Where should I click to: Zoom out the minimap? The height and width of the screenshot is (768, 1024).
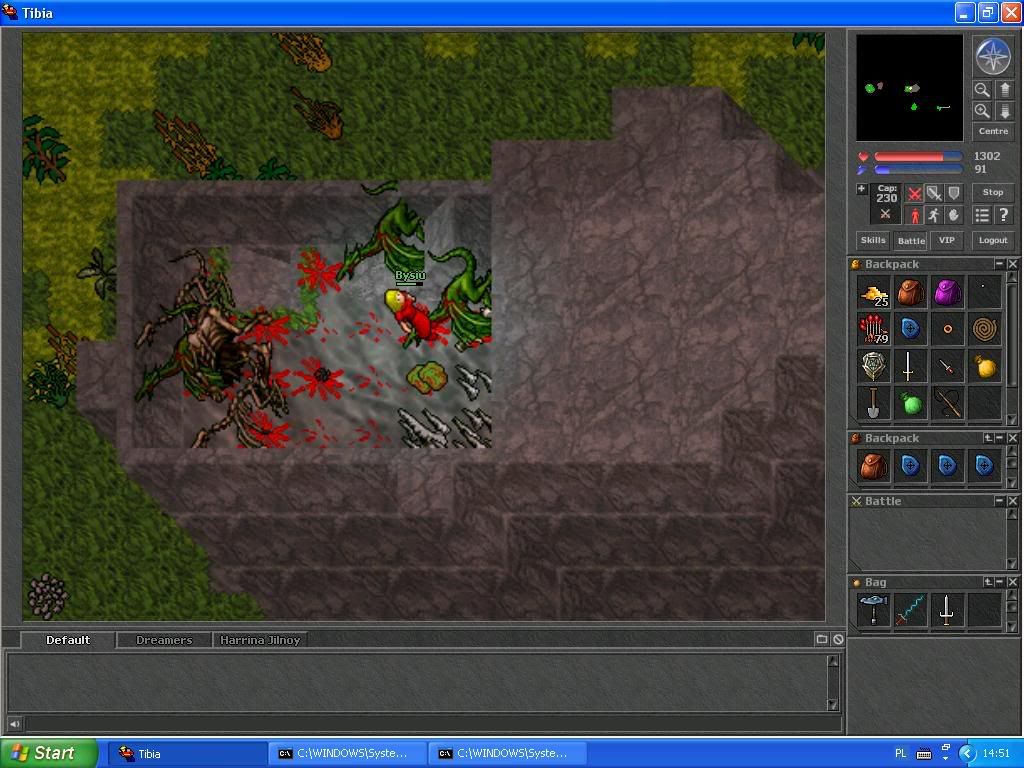(982, 90)
